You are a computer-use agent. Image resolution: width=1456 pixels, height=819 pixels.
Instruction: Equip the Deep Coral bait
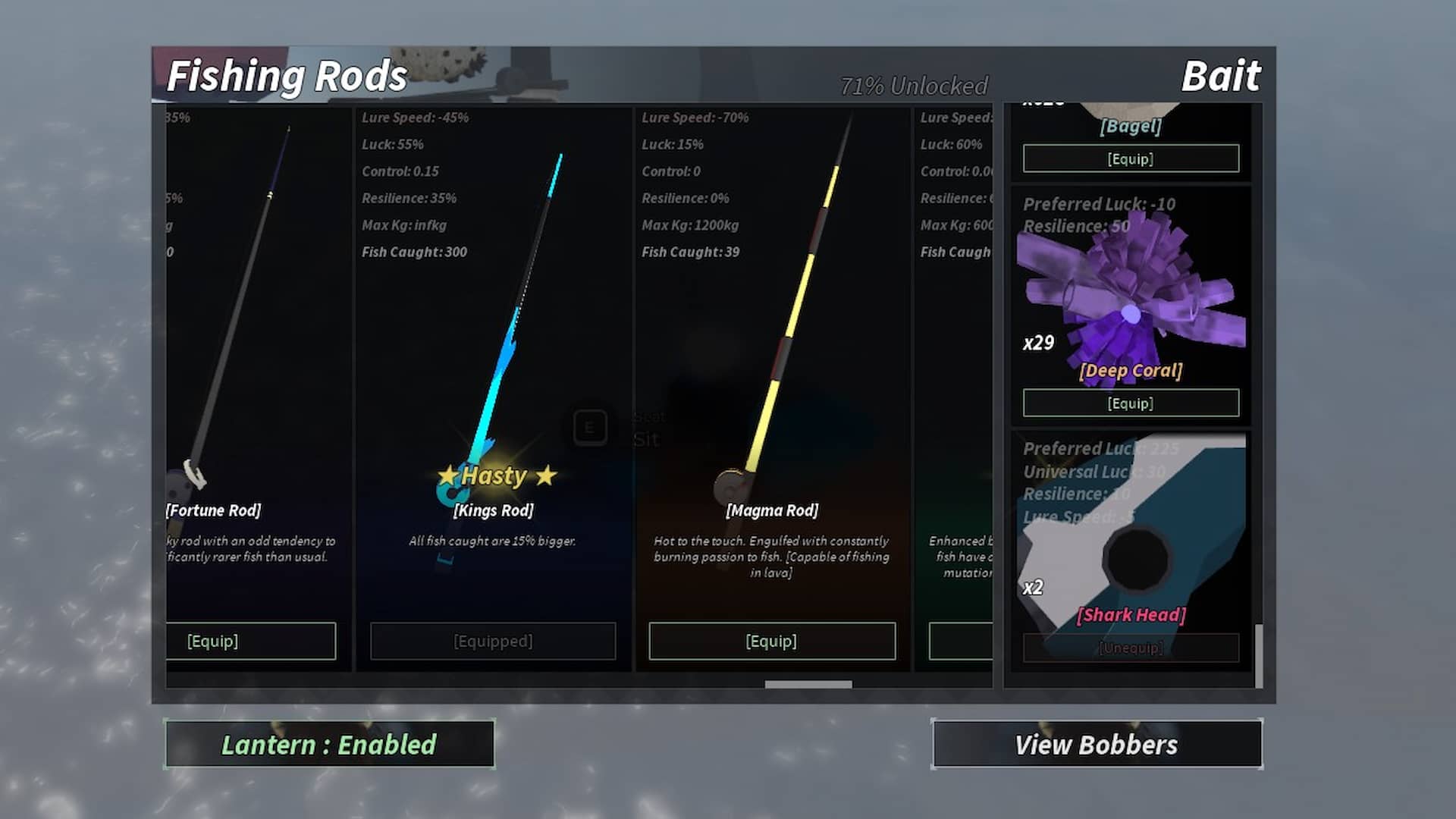click(x=1131, y=403)
